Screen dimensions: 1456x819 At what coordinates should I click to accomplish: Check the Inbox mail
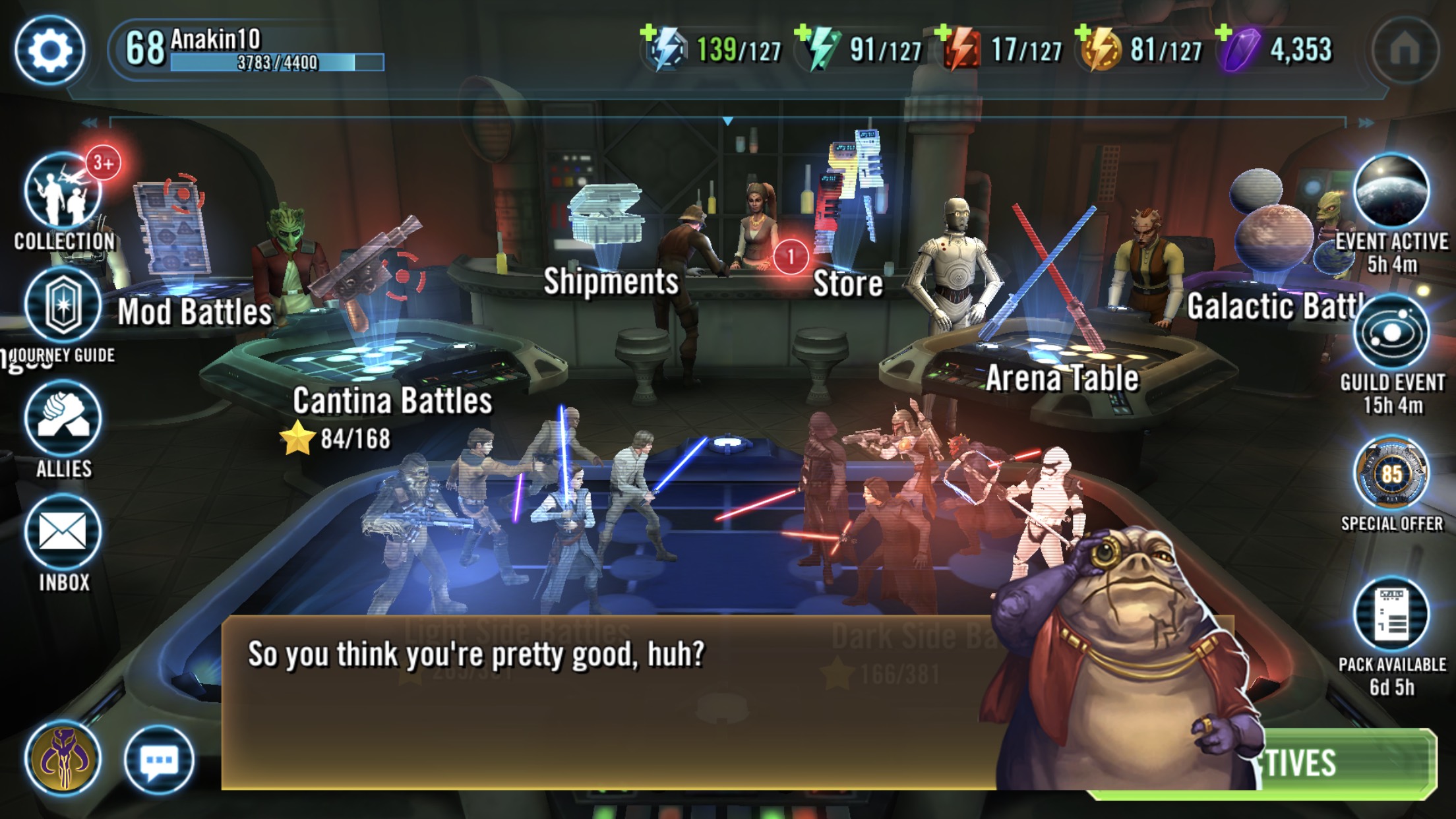63,533
